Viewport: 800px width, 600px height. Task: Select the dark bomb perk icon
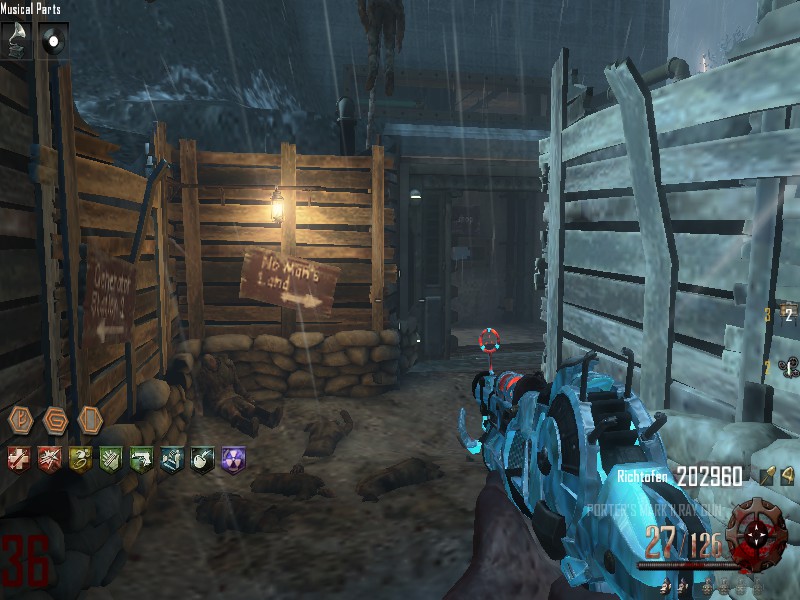(202, 460)
